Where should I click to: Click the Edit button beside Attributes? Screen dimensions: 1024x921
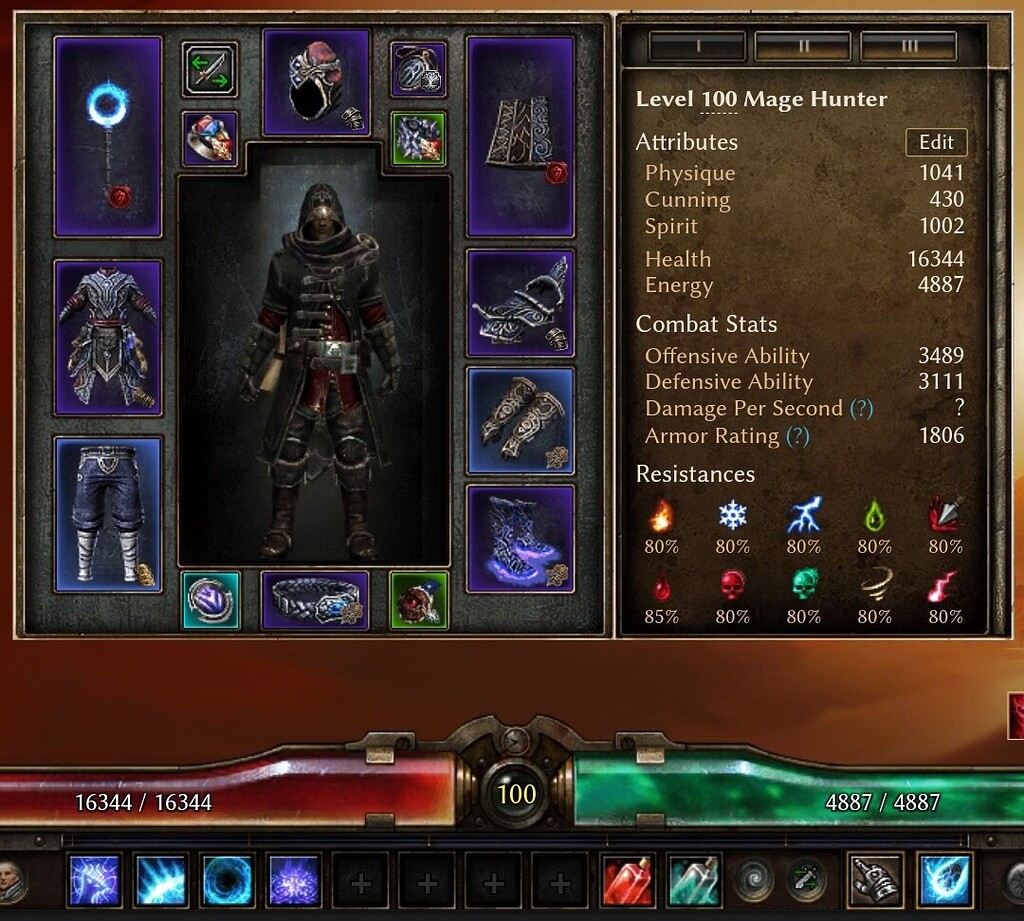pos(936,142)
